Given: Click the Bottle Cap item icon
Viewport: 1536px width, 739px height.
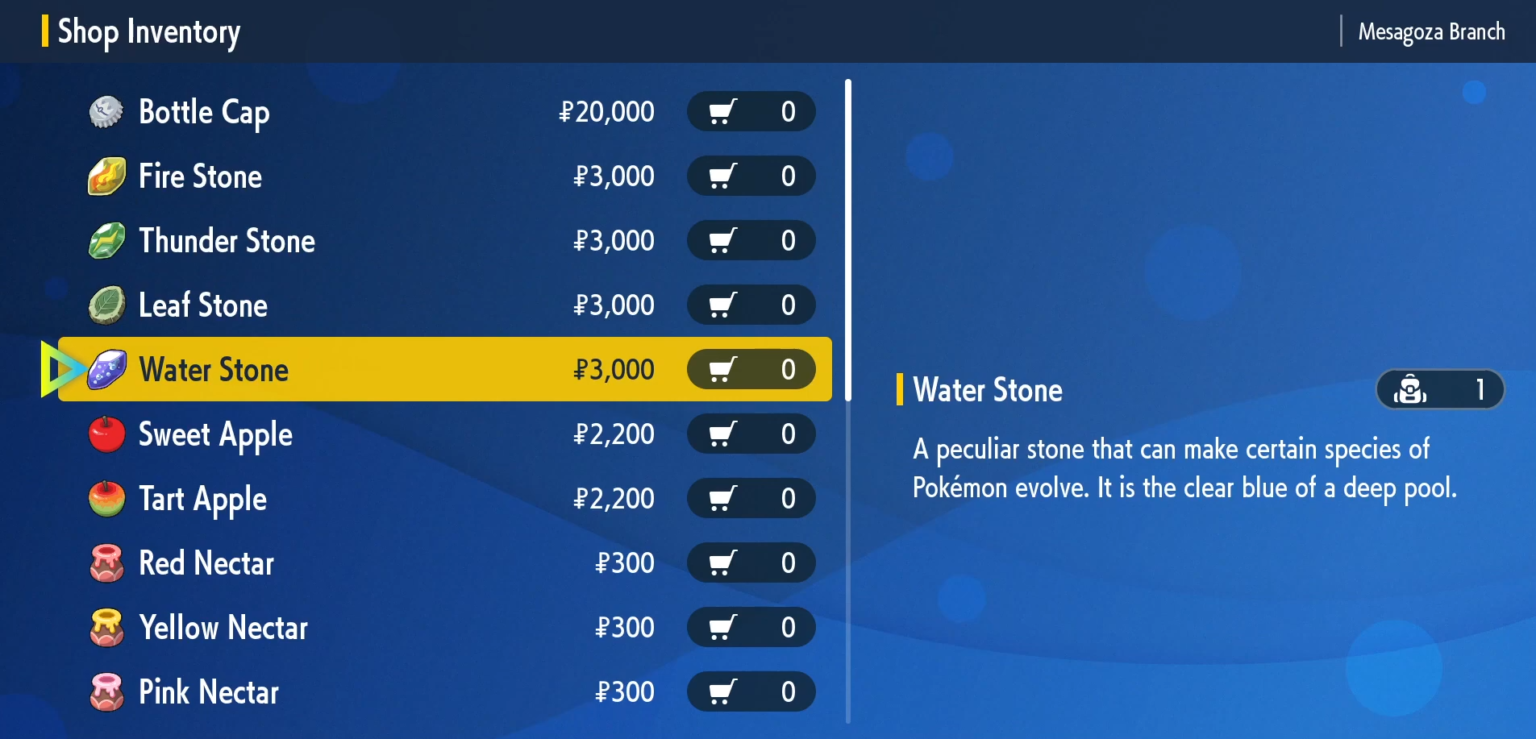Looking at the screenshot, I should (106, 112).
